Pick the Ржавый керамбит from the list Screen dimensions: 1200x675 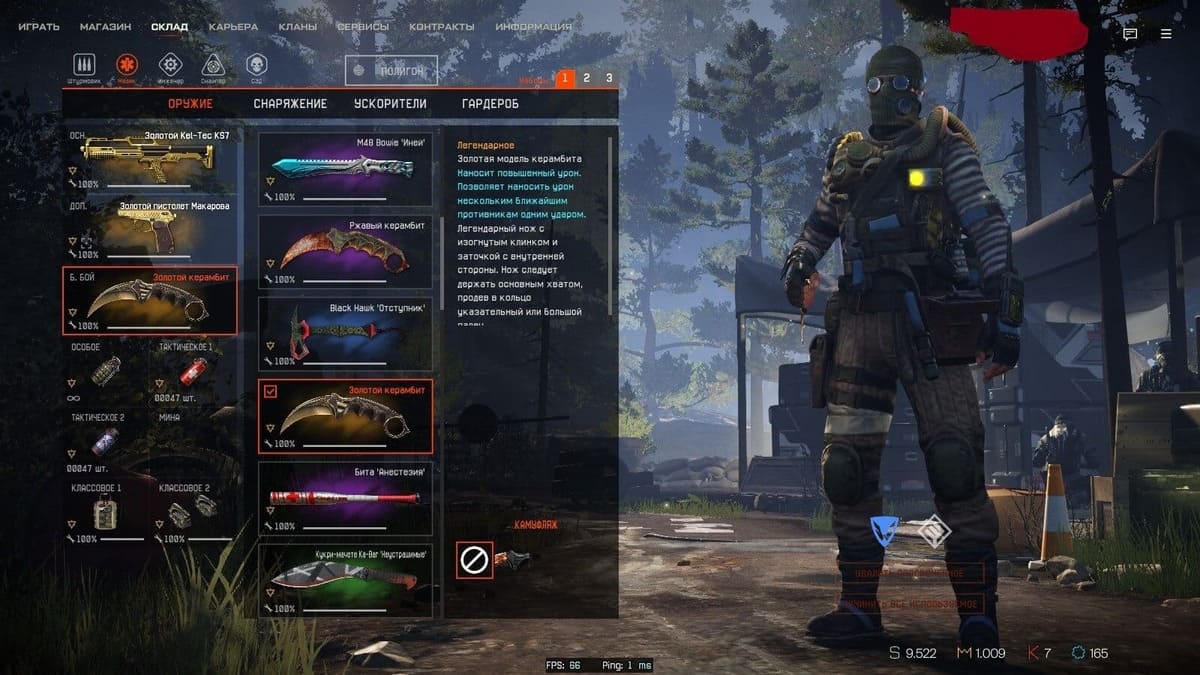[345, 253]
